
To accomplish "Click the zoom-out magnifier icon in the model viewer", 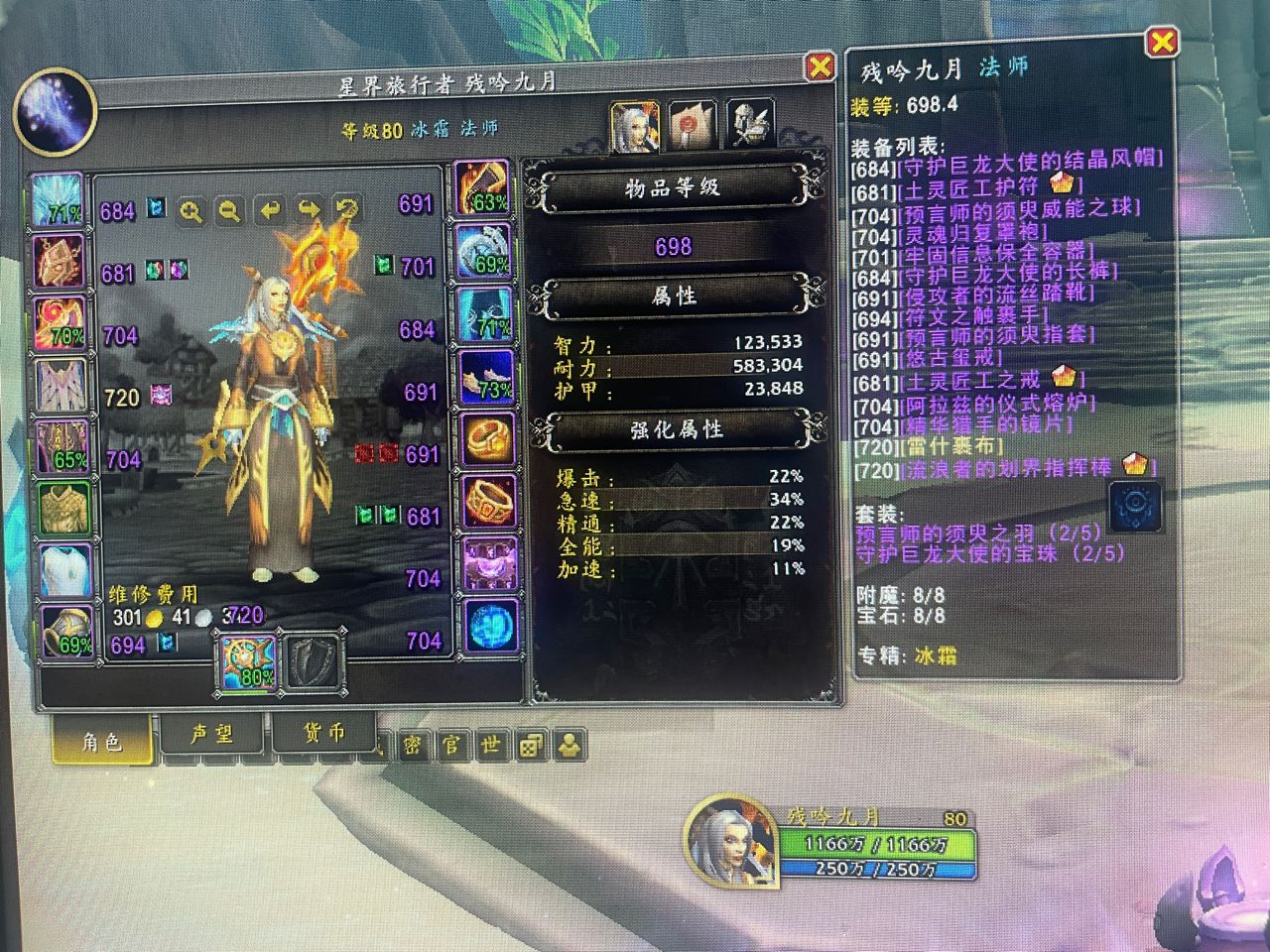I will [229, 208].
